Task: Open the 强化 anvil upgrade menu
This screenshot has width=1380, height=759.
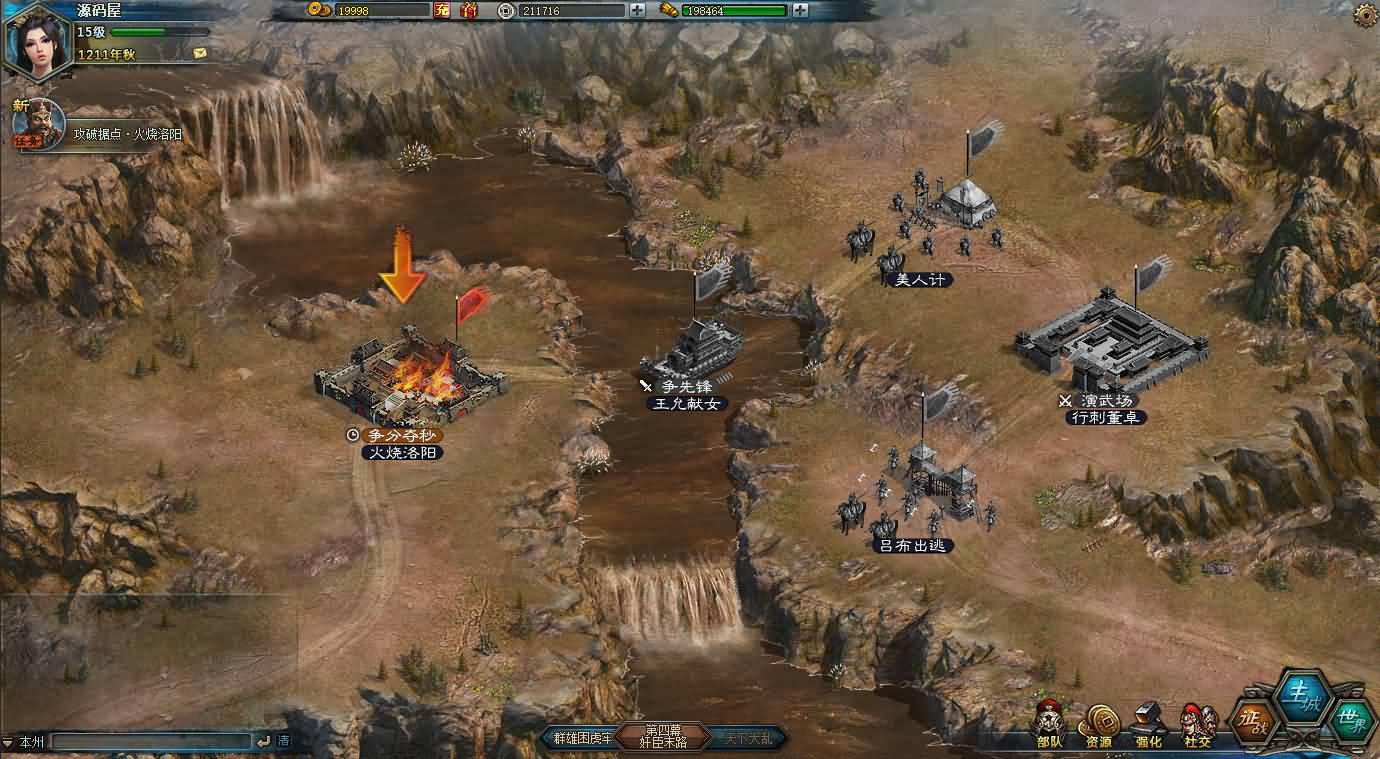Action: pyautogui.click(x=1149, y=723)
